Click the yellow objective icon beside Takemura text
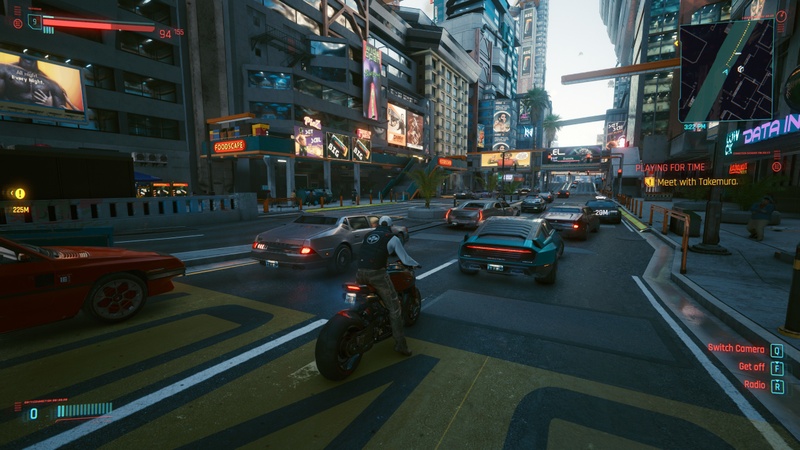This screenshot has width=800, height=450. coord(649,181)
